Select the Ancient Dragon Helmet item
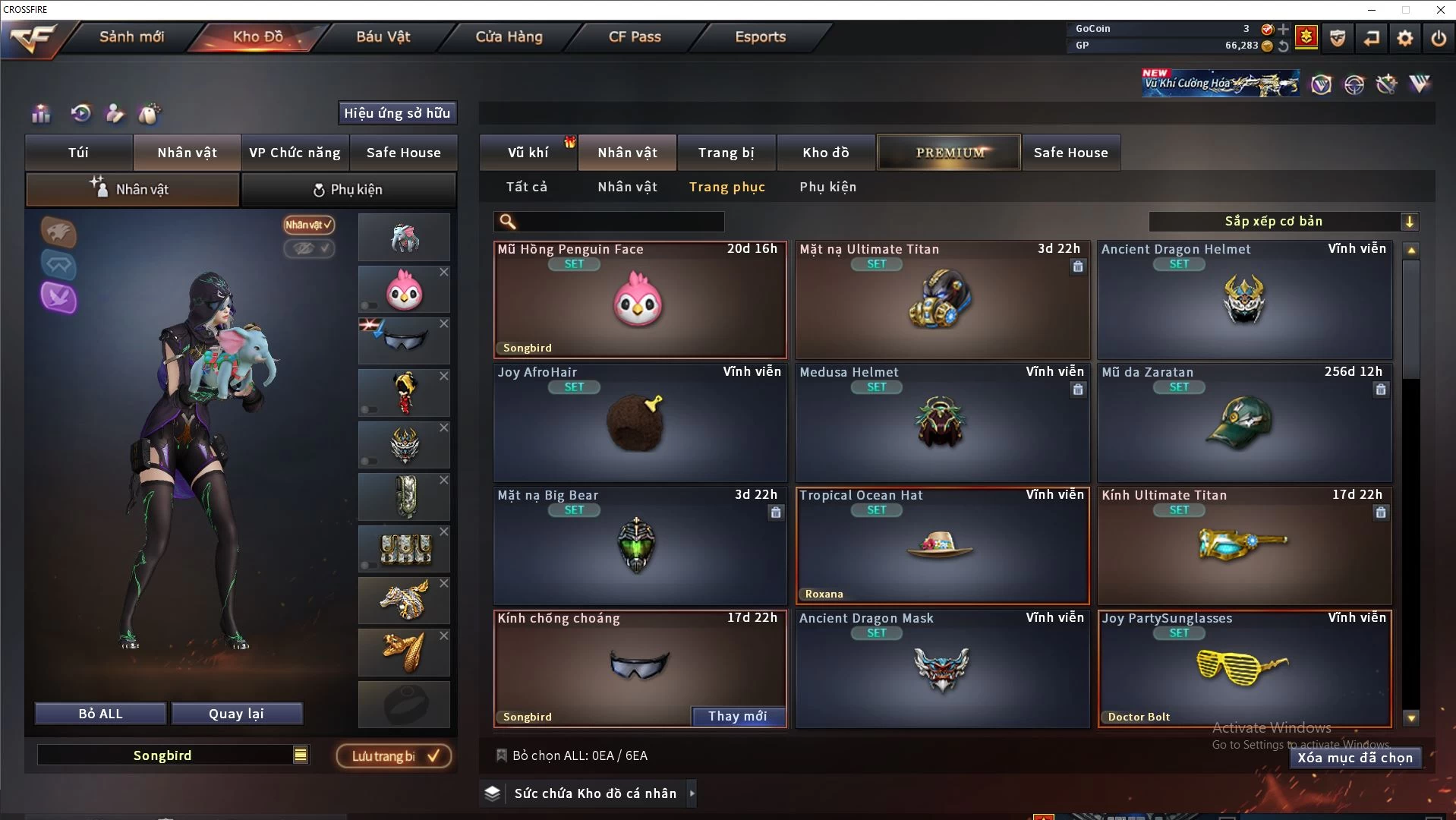Image resolution: width=1456 pixels, height=820 pixels. [x=1244, y=301]
